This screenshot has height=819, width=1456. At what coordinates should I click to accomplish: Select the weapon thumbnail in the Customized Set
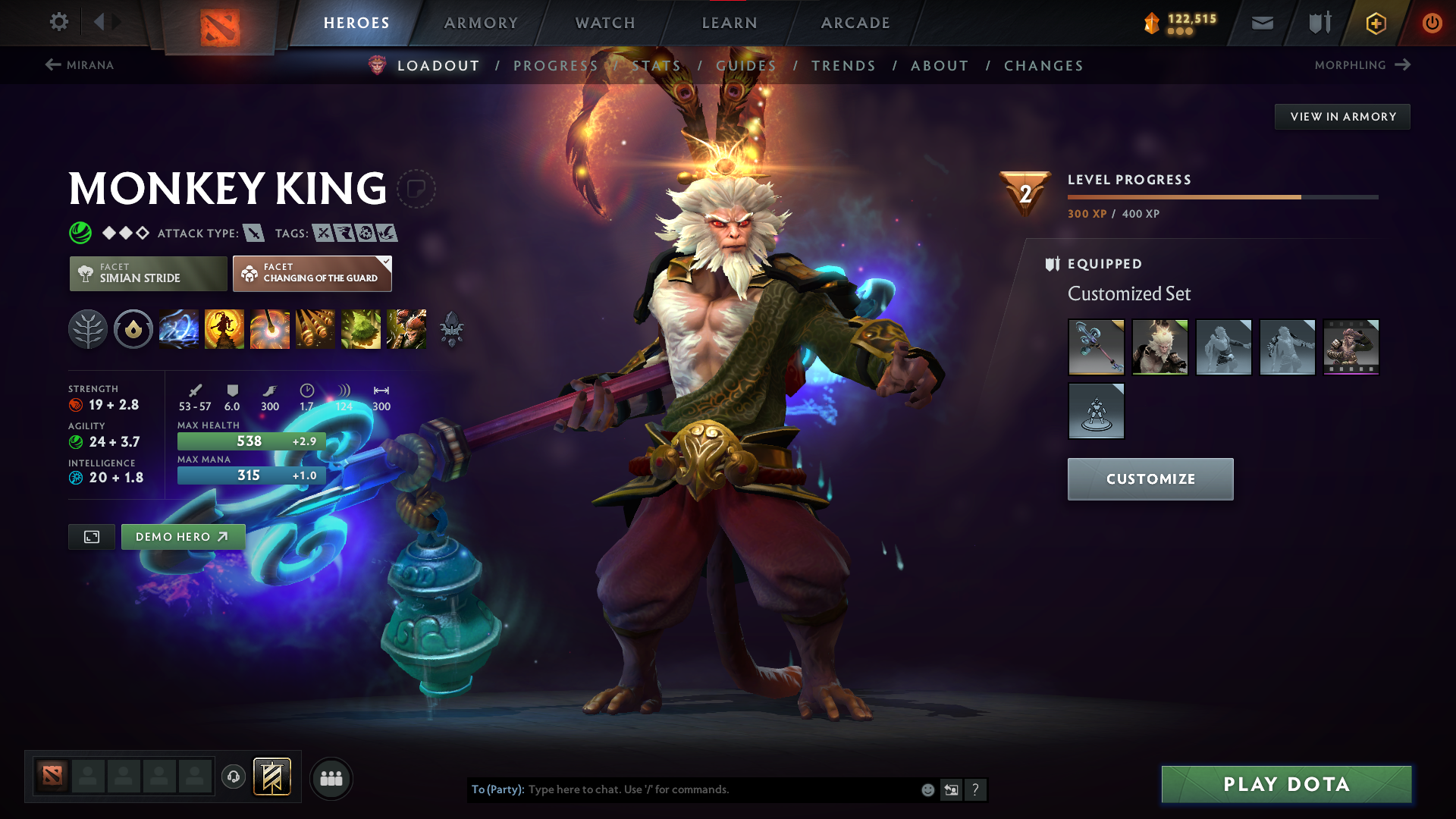point(1097,347)
